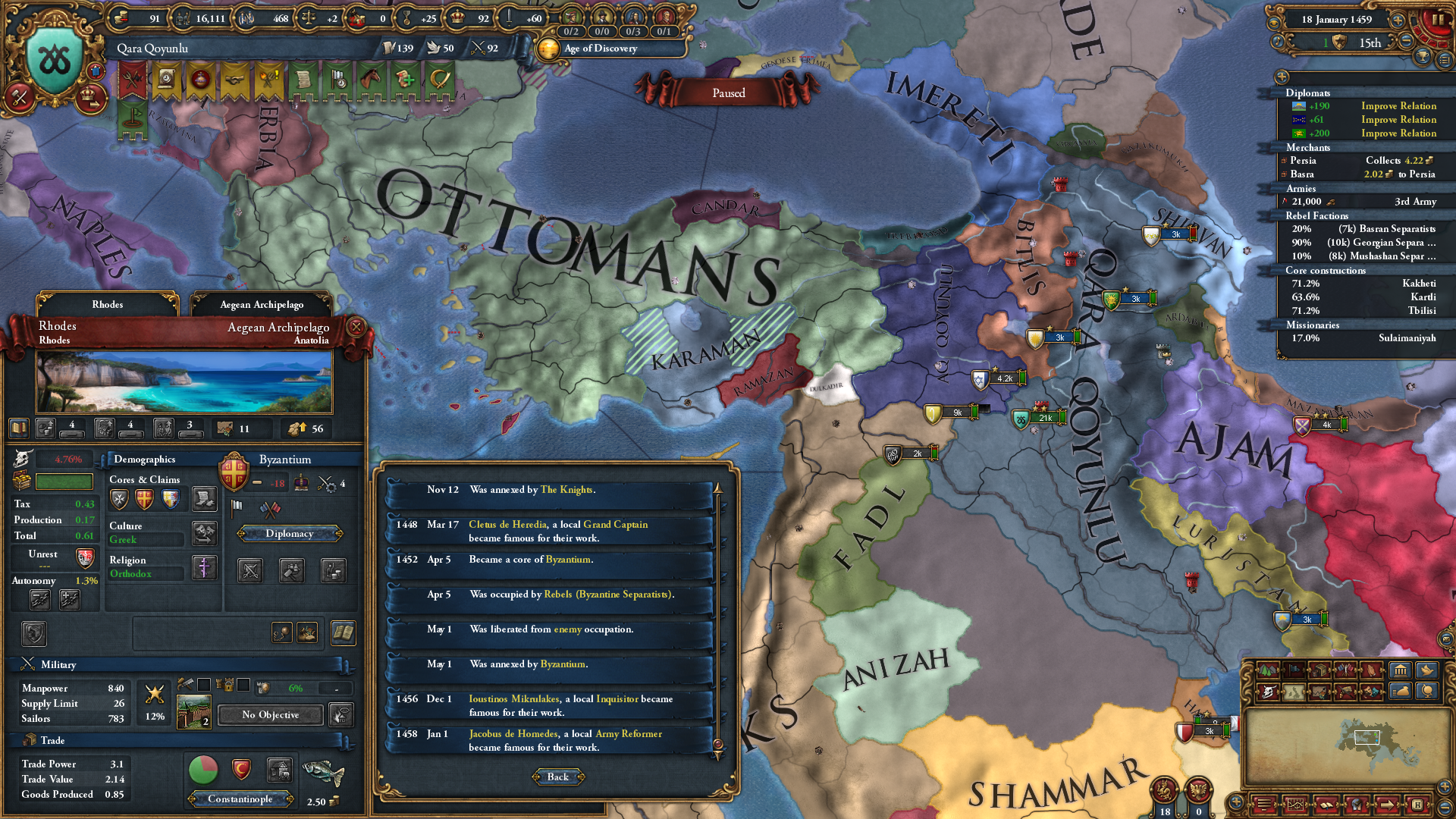The image size is (1456, 819).
Task: Raise local autonomy with the plus chains icon
Action: click(71, 600)
